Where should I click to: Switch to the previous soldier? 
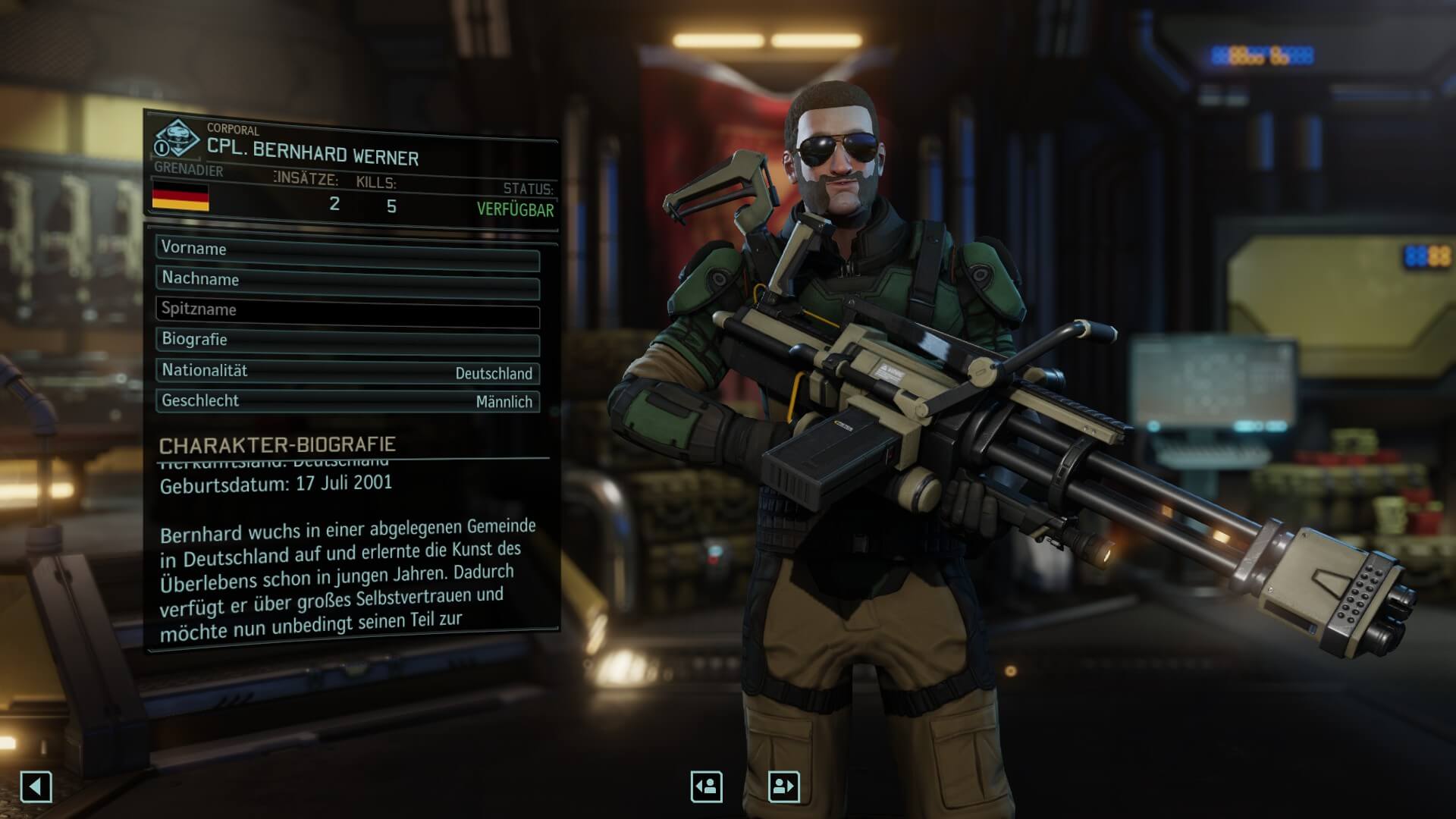tap(706, 786)
